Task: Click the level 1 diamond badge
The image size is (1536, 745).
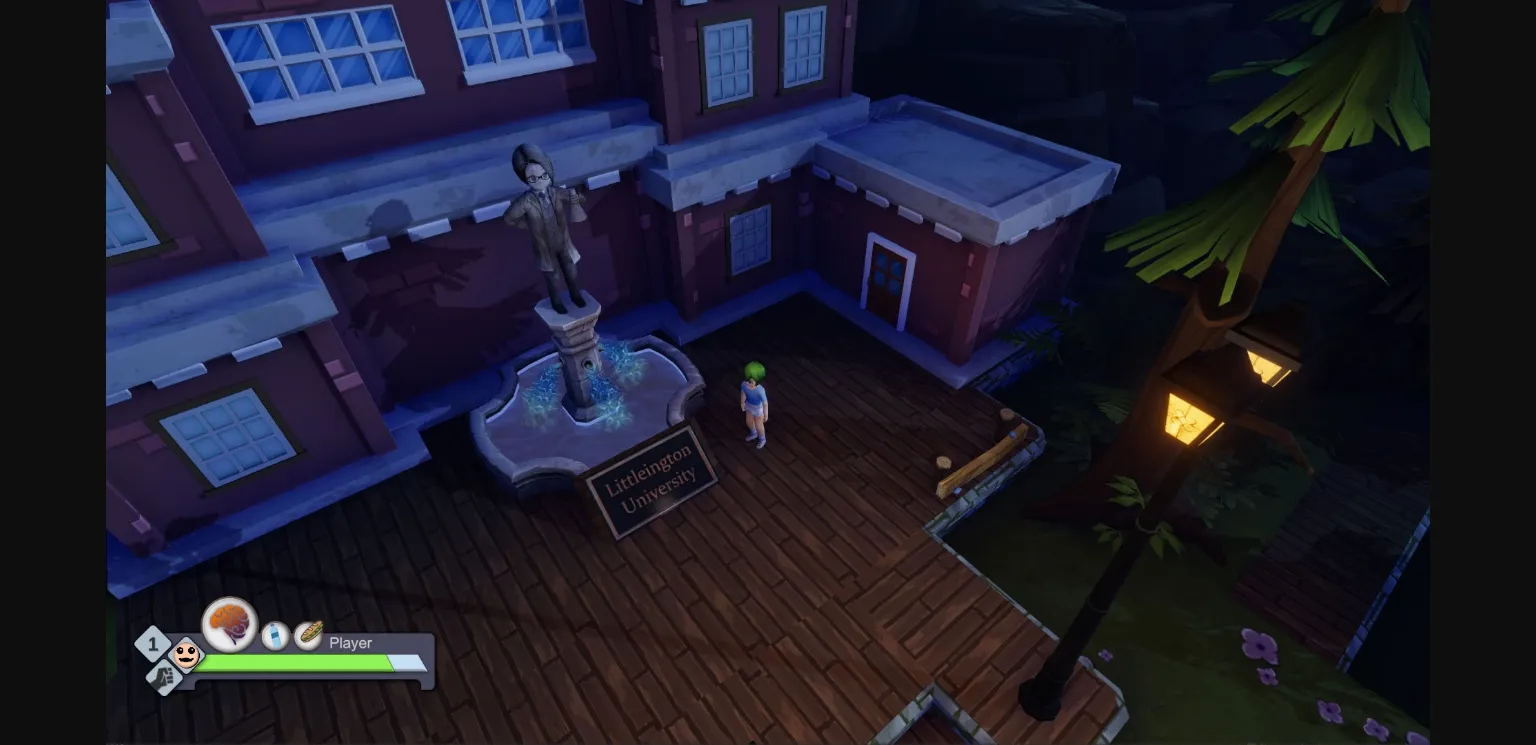Action: [153, 644]
